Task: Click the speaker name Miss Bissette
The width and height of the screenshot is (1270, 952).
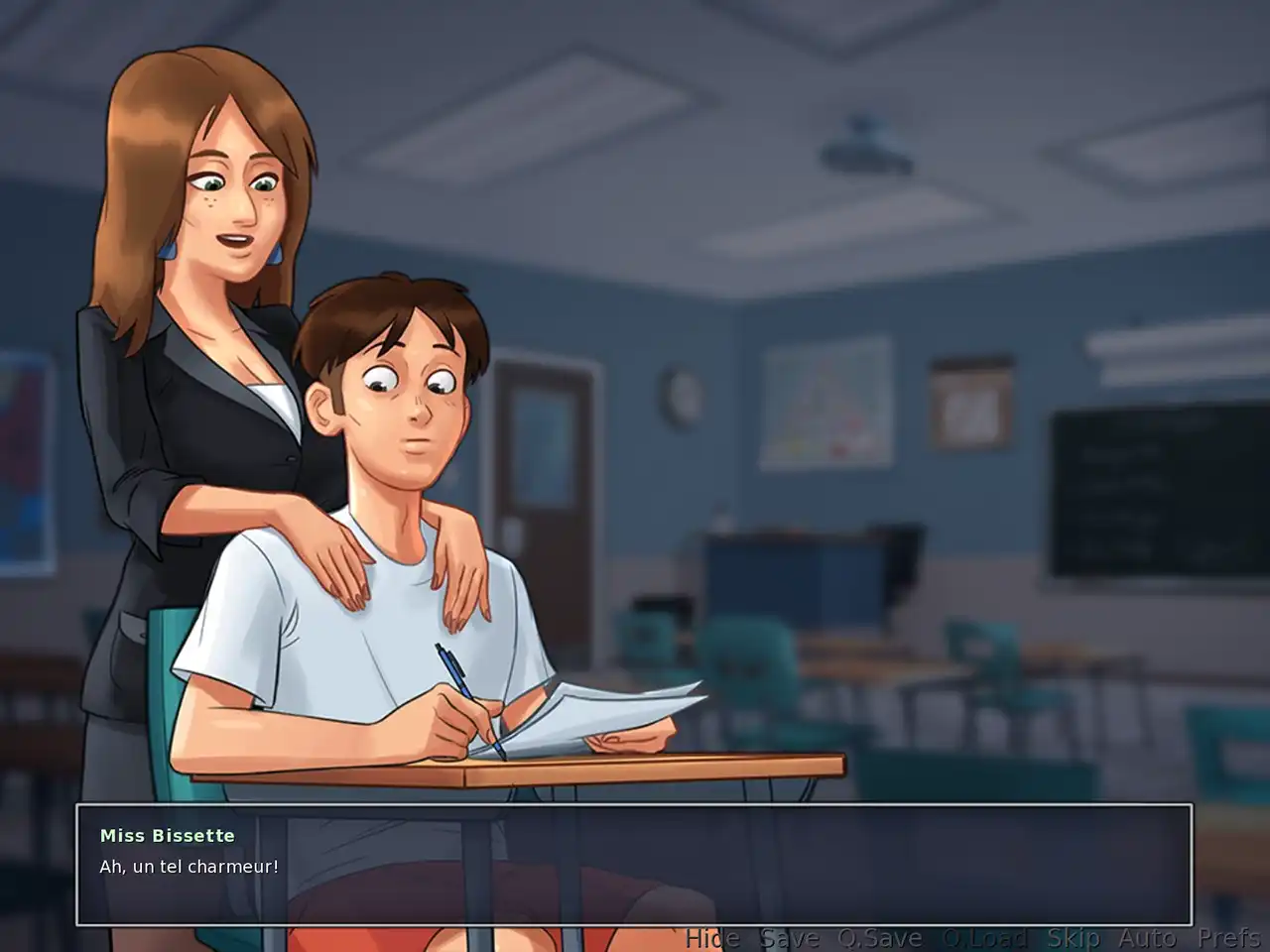Action: pos(166,835)
